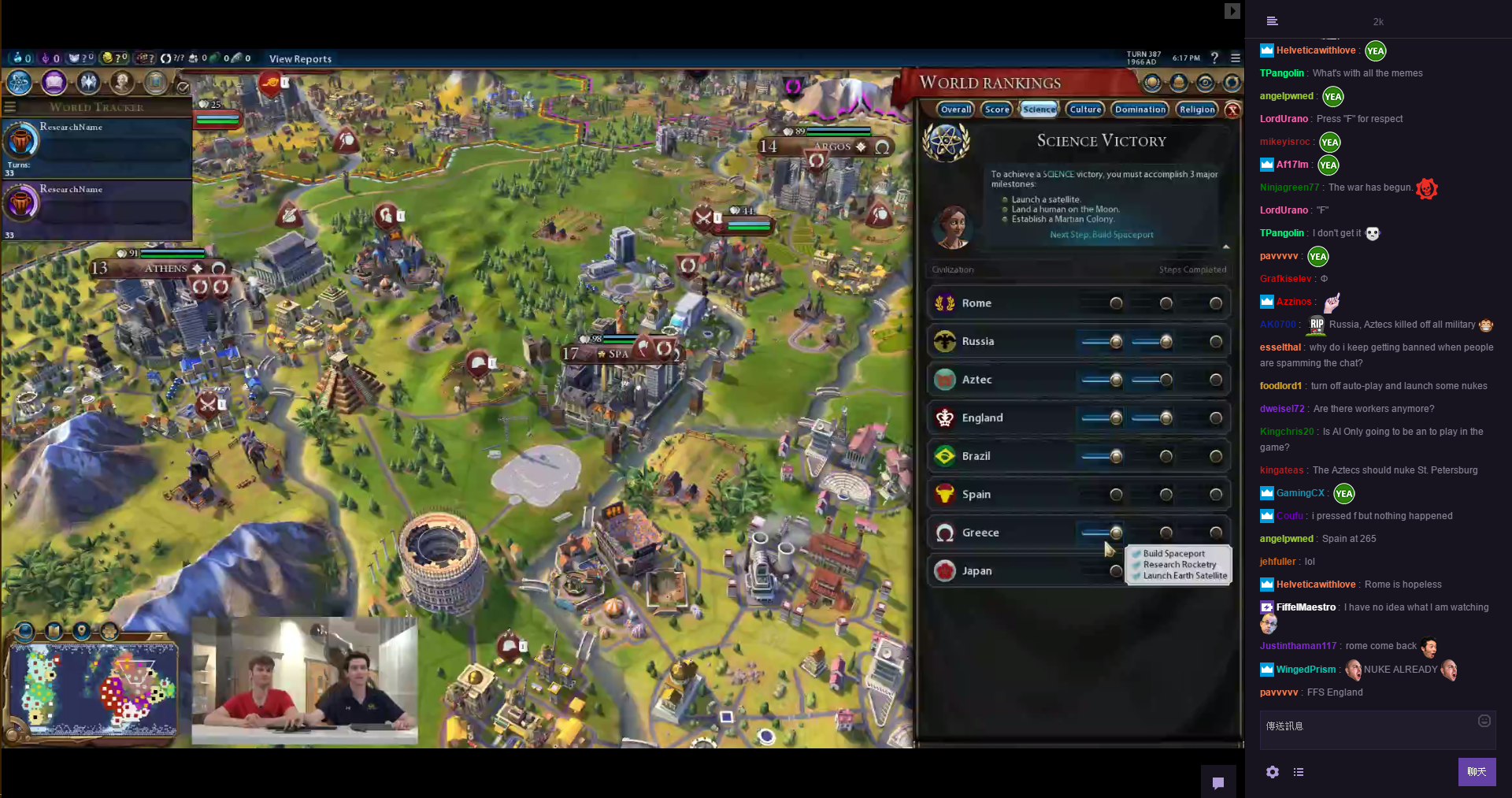Open the chat settings gear icon
The width and height of the screenshot is (1512, 798).
[1273, 772]
